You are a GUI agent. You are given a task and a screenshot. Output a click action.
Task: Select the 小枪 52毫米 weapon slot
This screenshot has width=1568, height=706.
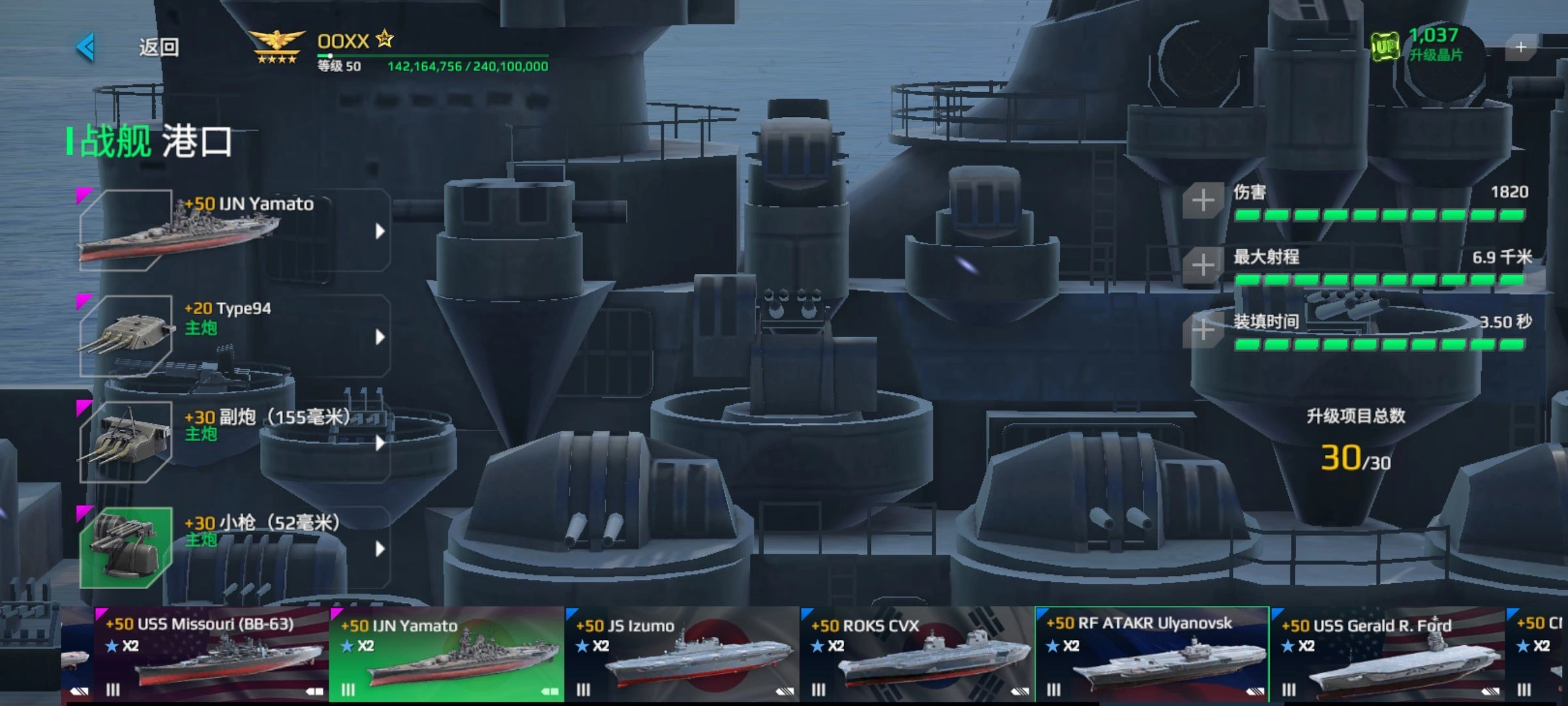tap(235, 548)
